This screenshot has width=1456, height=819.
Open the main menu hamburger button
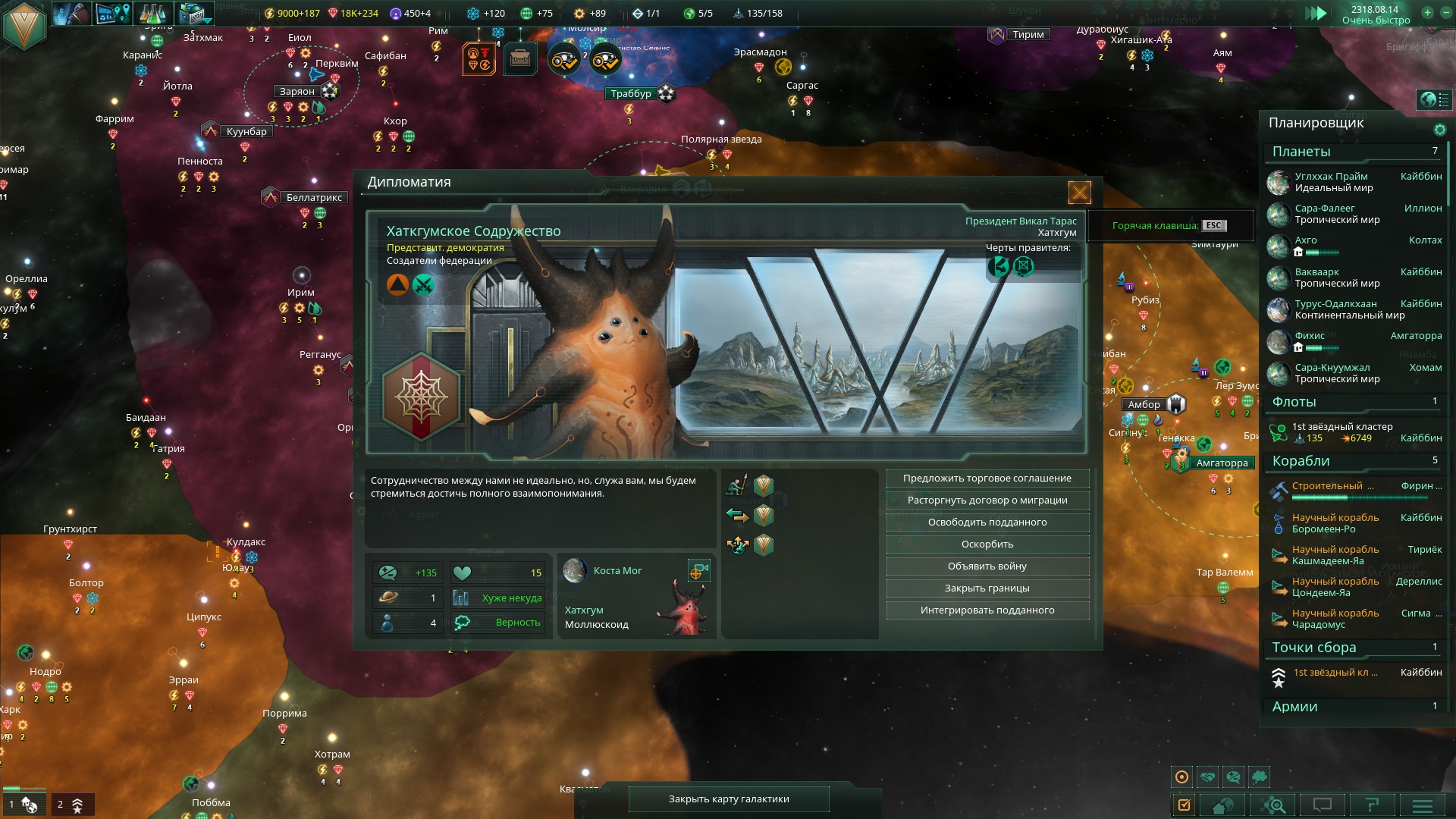point(1422,805)
